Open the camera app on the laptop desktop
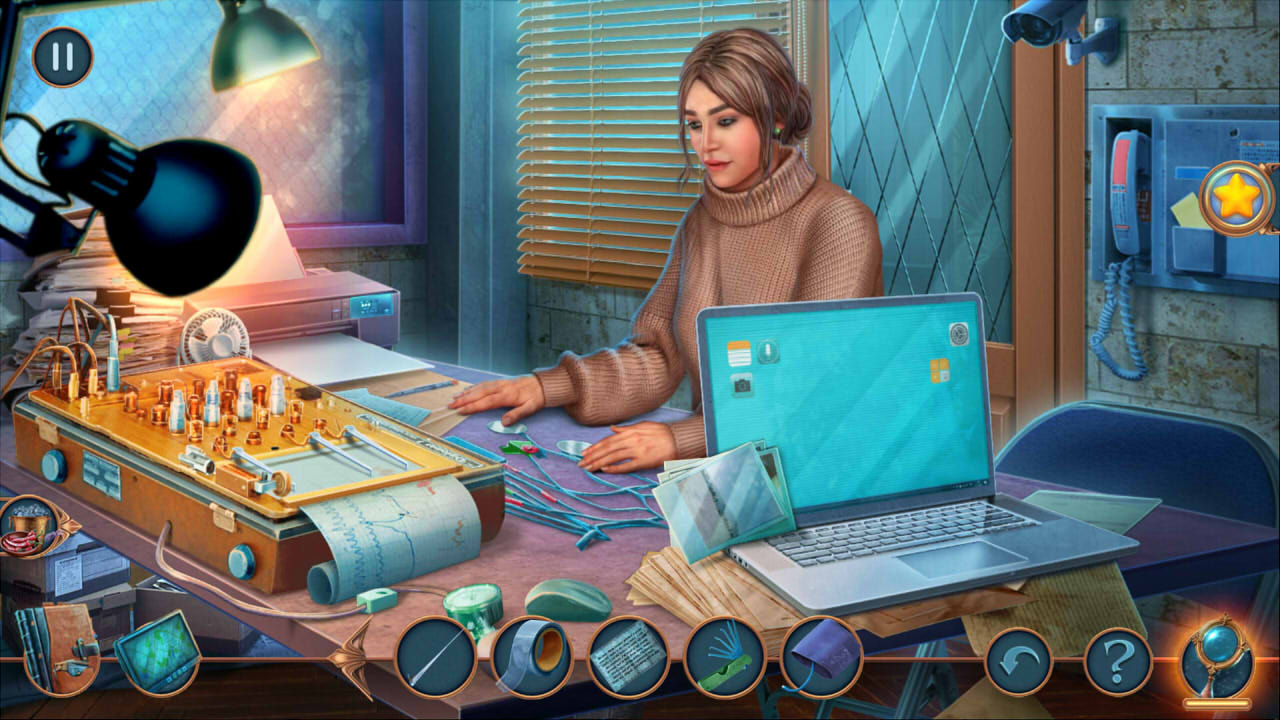 (742, 387)
